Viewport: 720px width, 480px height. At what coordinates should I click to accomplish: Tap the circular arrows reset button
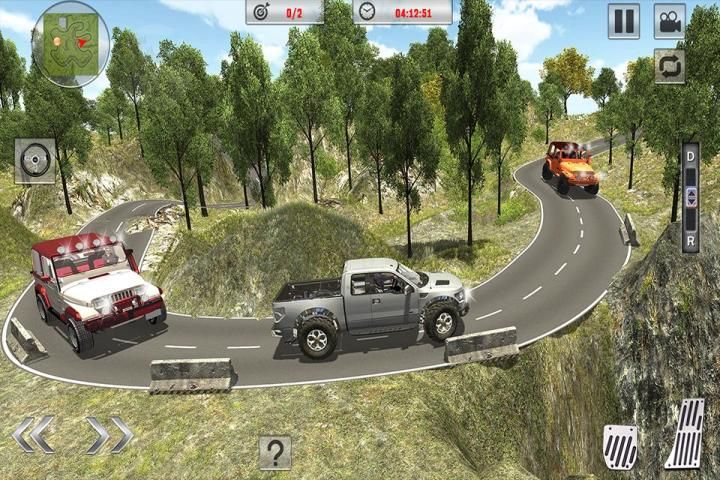[670, 66]
